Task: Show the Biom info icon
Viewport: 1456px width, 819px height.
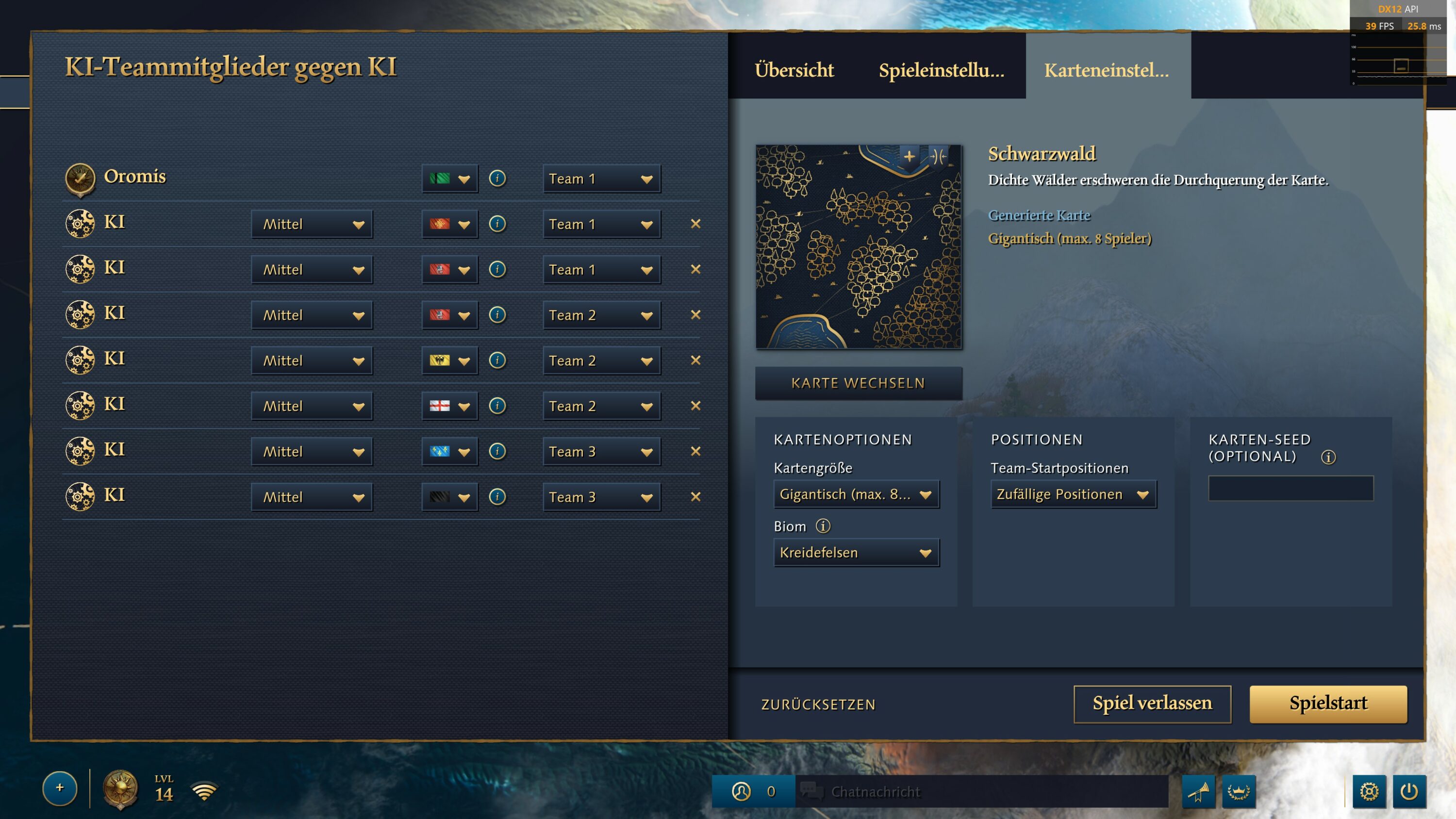Action: (x=823, y=526)
